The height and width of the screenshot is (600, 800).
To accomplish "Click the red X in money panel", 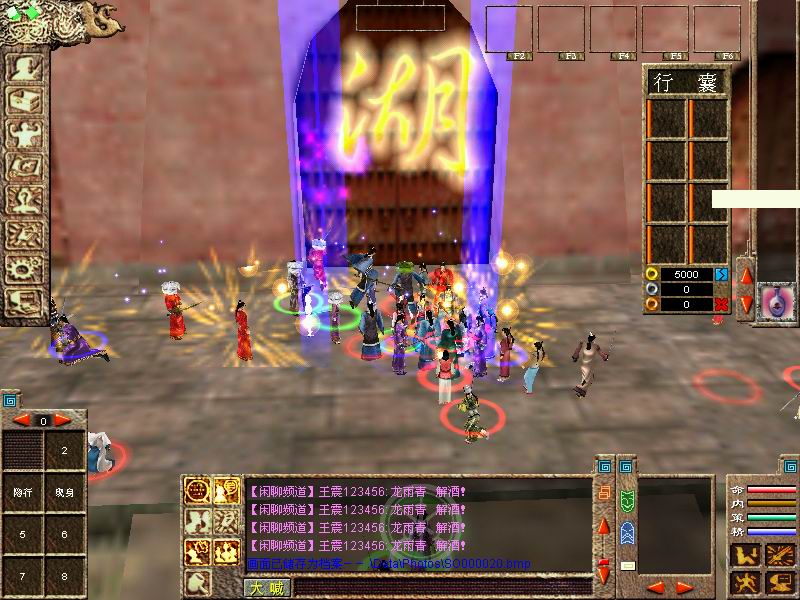I will pyautogui.click(x=722, y=304).
